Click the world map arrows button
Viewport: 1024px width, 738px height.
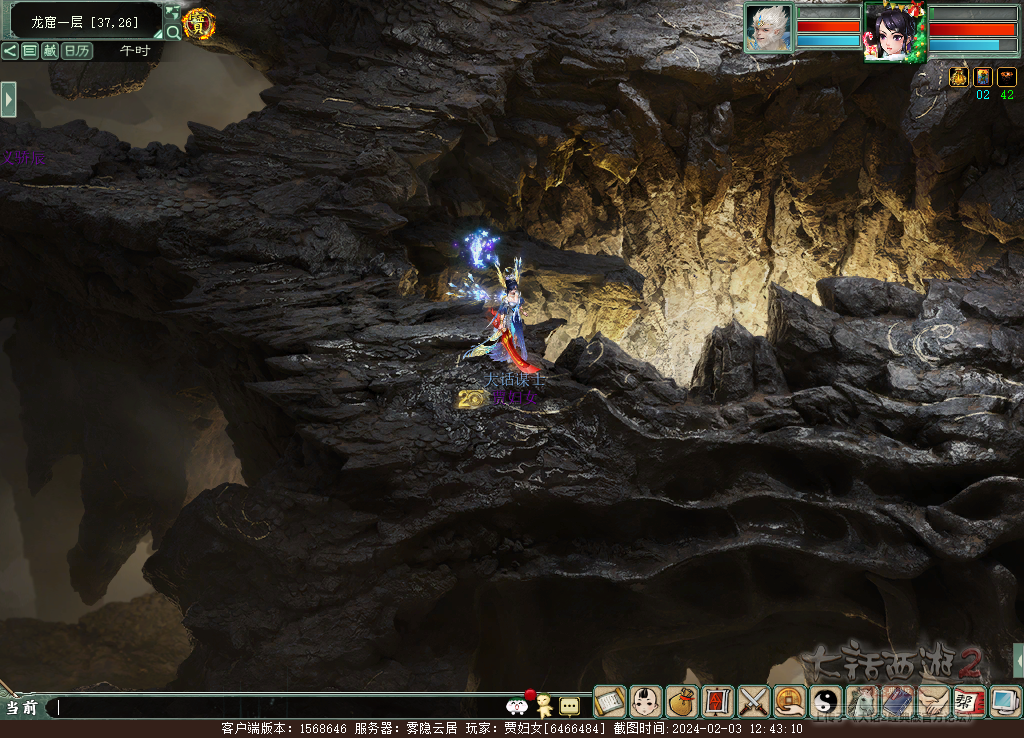pos(173,13)
